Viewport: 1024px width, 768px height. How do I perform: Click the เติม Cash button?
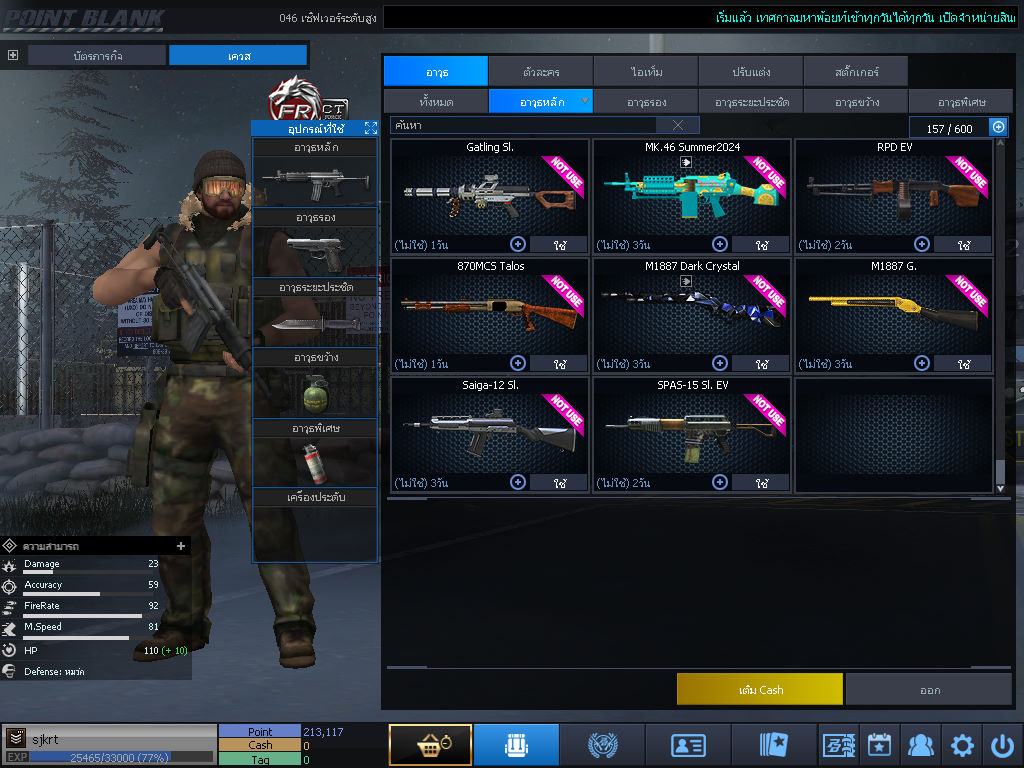pyautogui.click(x=759, y=690)
